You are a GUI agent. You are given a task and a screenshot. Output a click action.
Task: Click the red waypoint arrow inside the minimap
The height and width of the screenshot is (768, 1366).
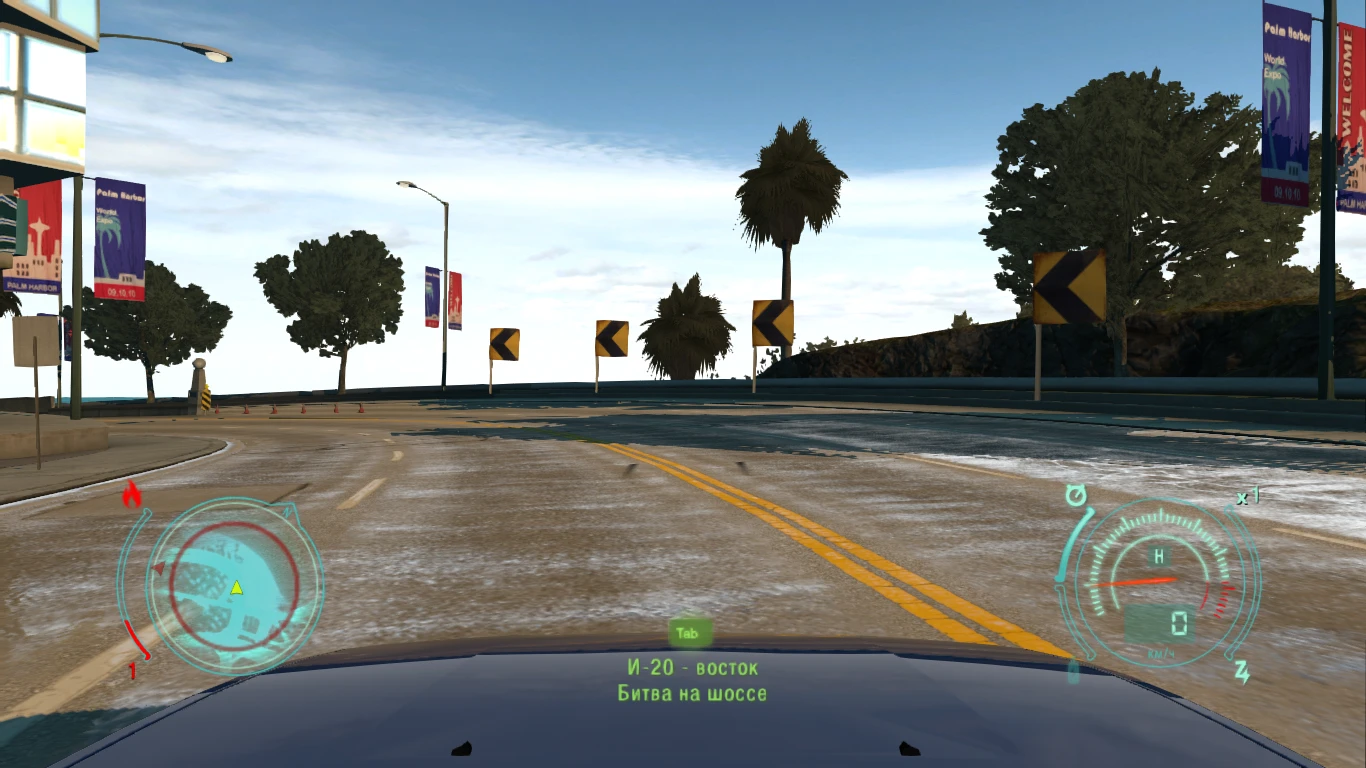[159, 567]
